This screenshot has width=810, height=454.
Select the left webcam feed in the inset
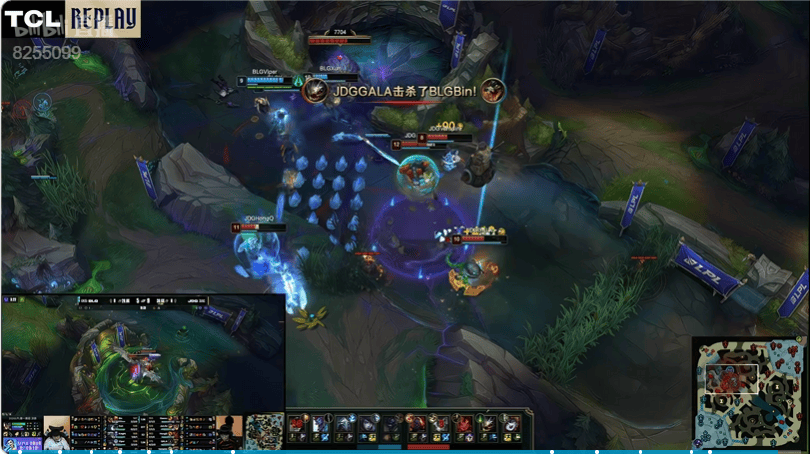coord(56,431)
